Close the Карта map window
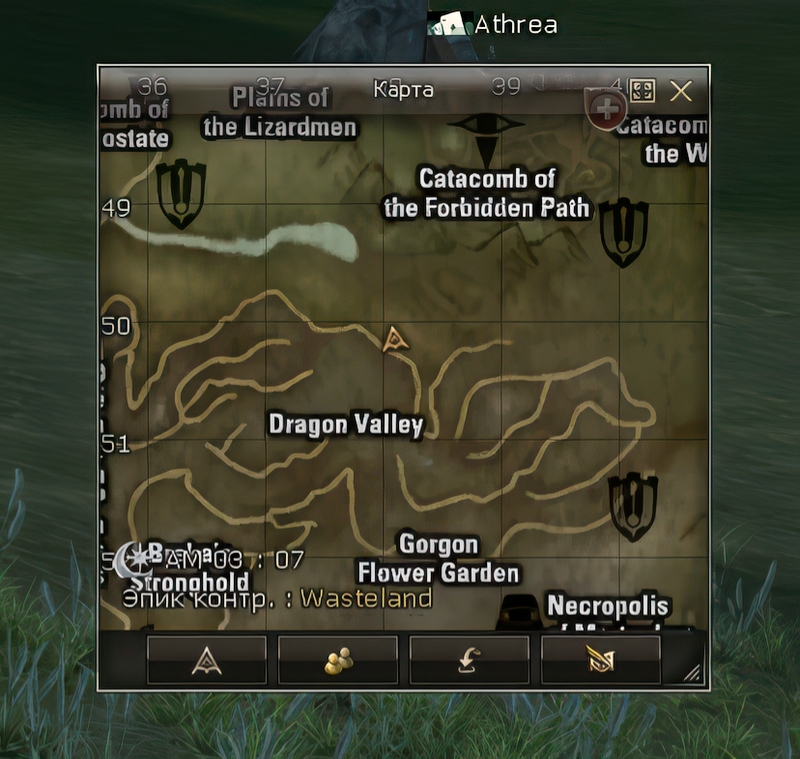800x759 pixels. click(x=681, y=92)
